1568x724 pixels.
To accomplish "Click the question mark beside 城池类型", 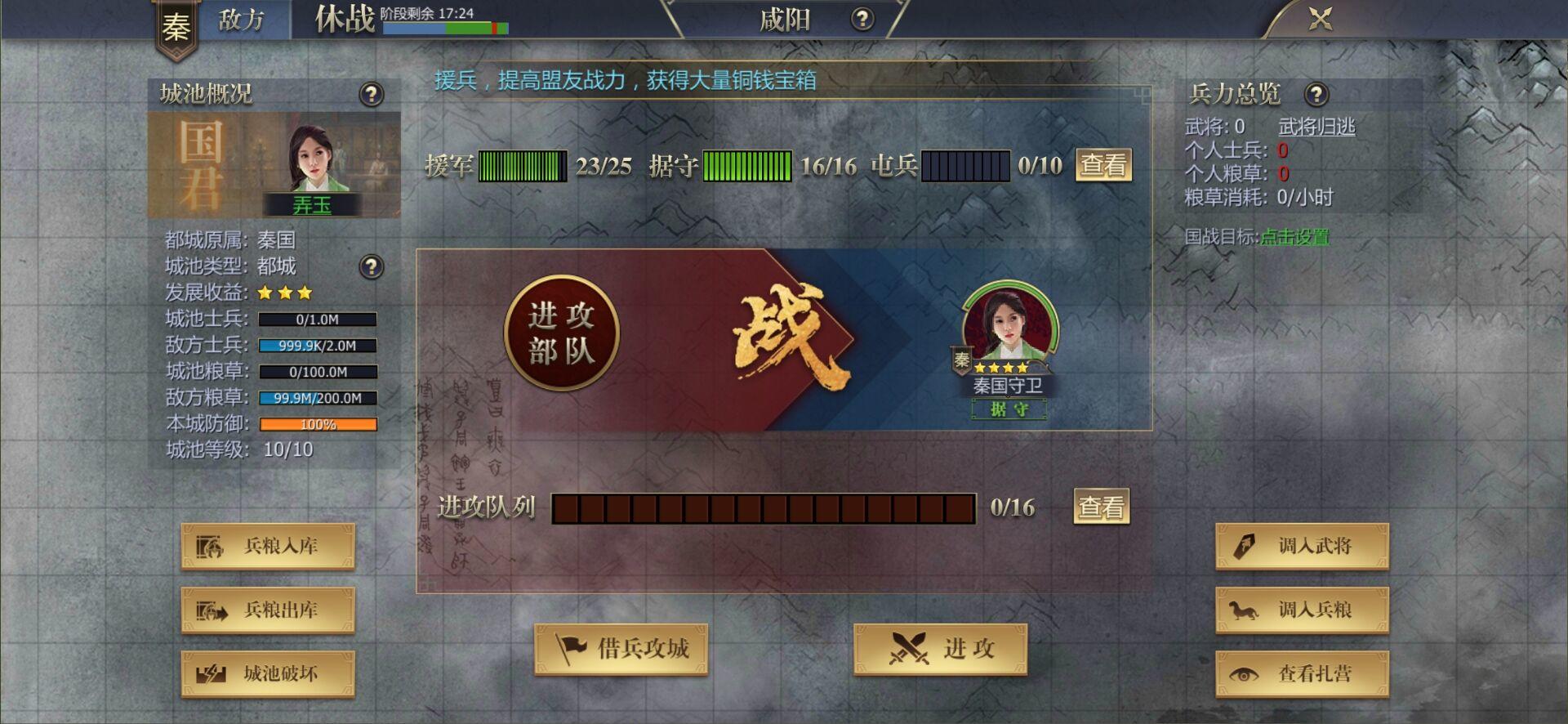I will (372, 266).
